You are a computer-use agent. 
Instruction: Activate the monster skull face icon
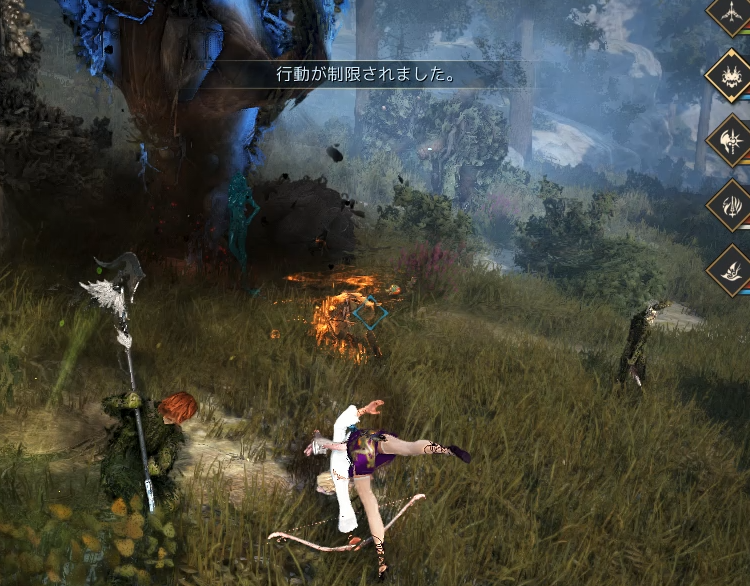(731, 73)
